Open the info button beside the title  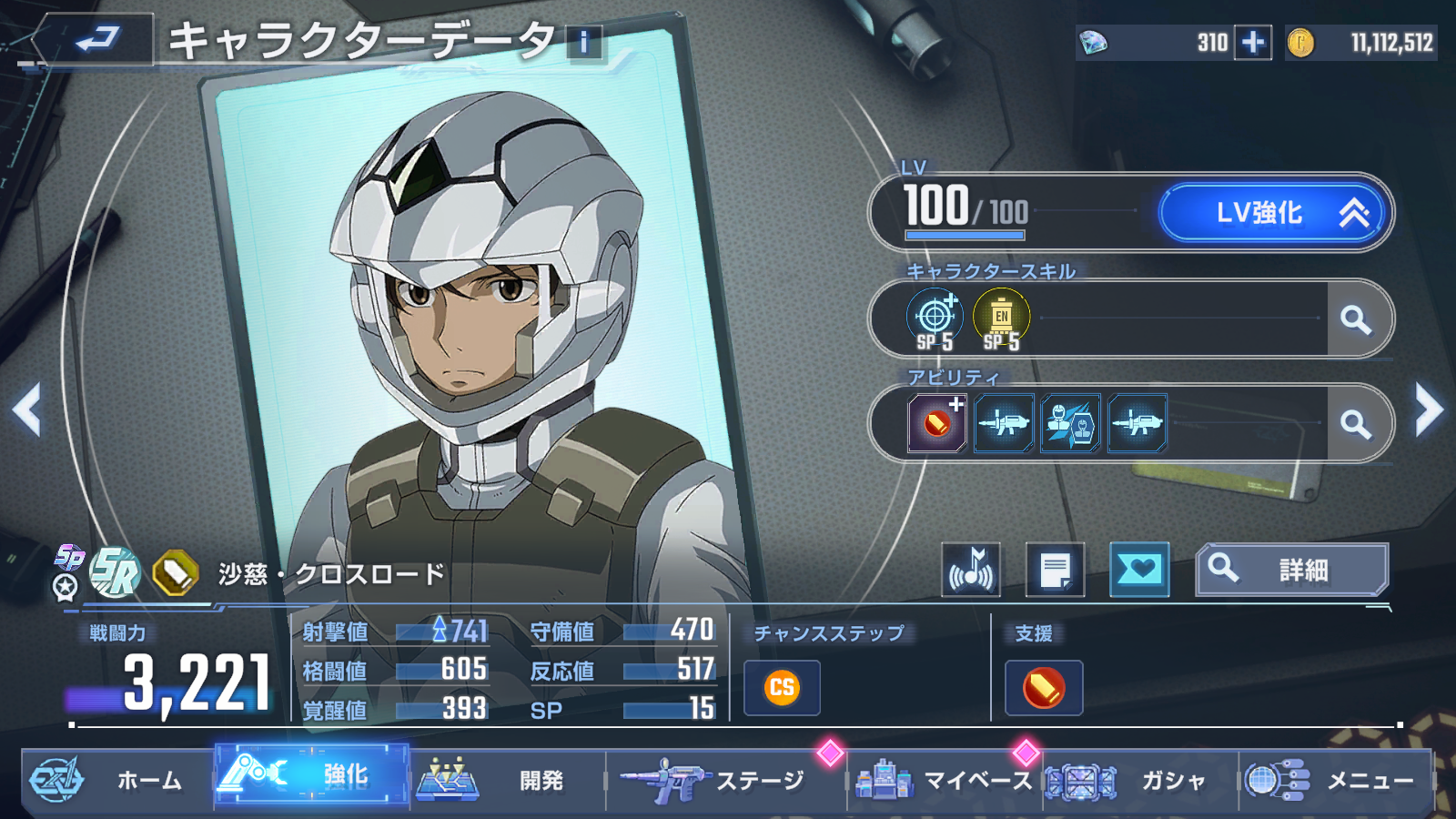coord(584,42)
